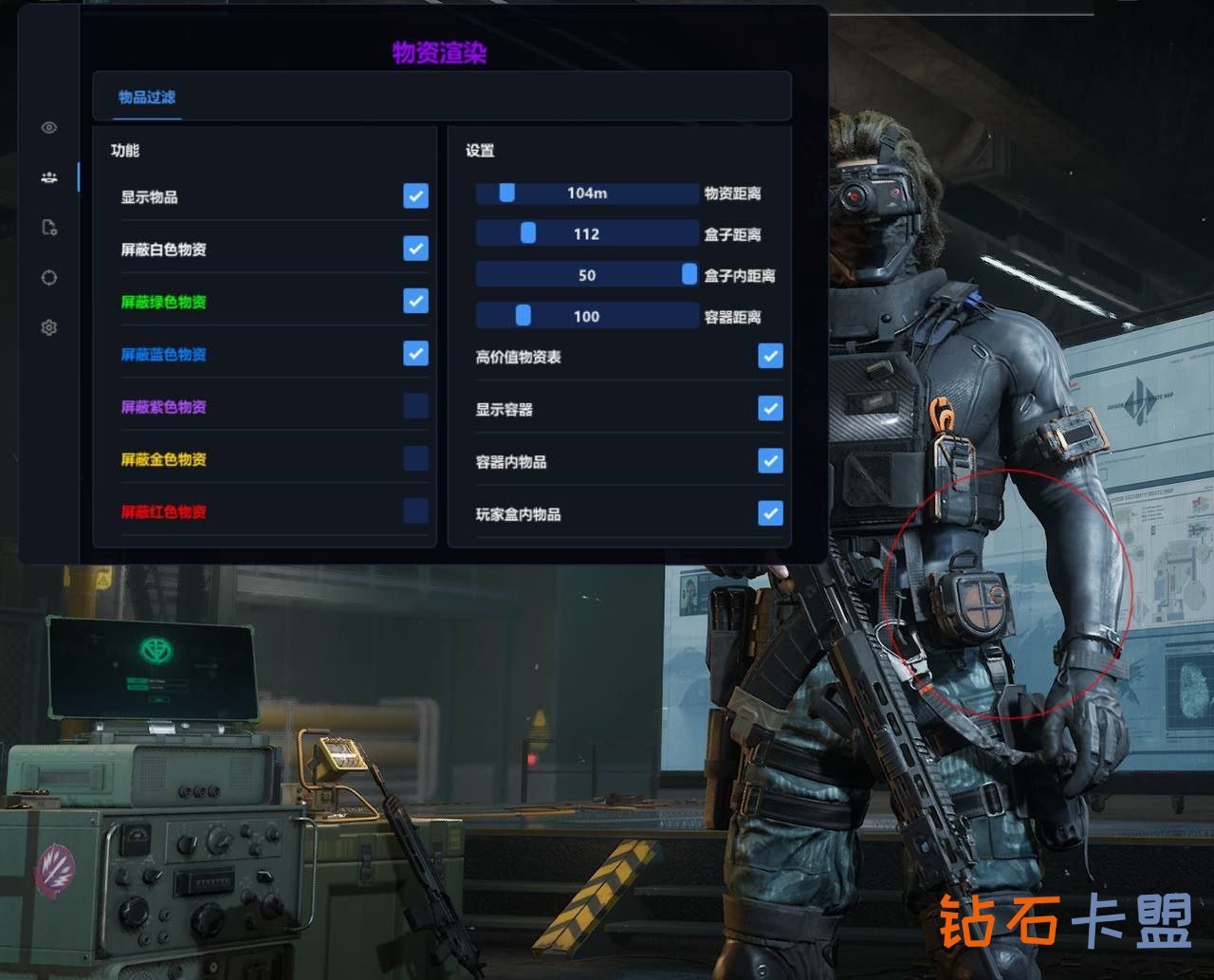Viewport: 1214px width, 980px height.
Task: Toggle the 玩家盒内物品 checkbox
Action: (770, 513)
